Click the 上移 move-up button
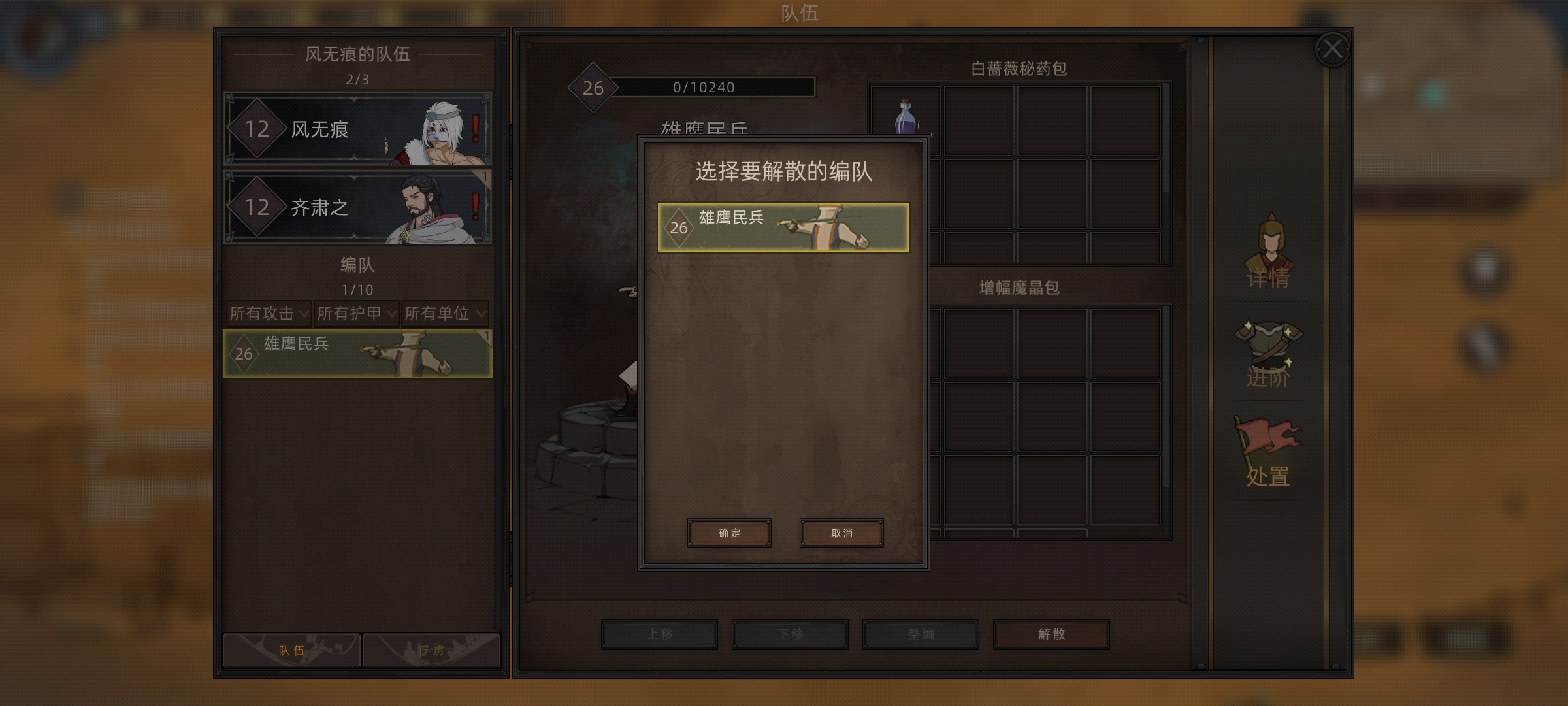Image resolution: width=1568 pixels, height=706 pixels. [x=659, y=634]
